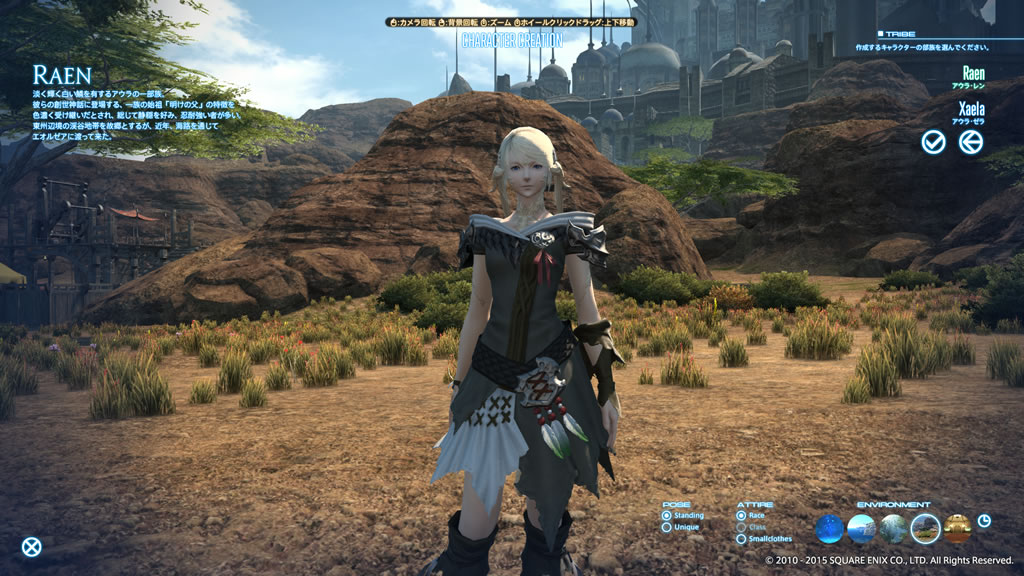1024x576 pixels.
Task: Select the rocky grassland environment thumbnail
Action: click(925, 528)
